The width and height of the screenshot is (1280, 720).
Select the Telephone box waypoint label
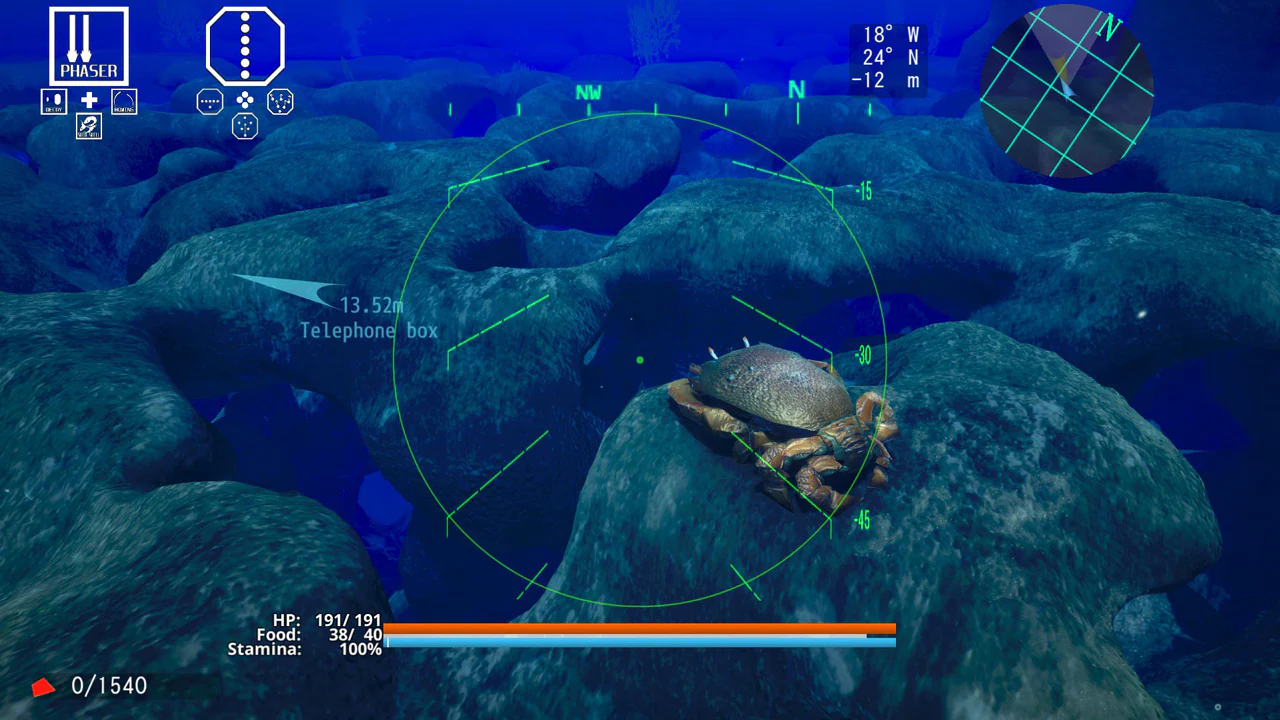pyautogui.click(x=368, y=330)
